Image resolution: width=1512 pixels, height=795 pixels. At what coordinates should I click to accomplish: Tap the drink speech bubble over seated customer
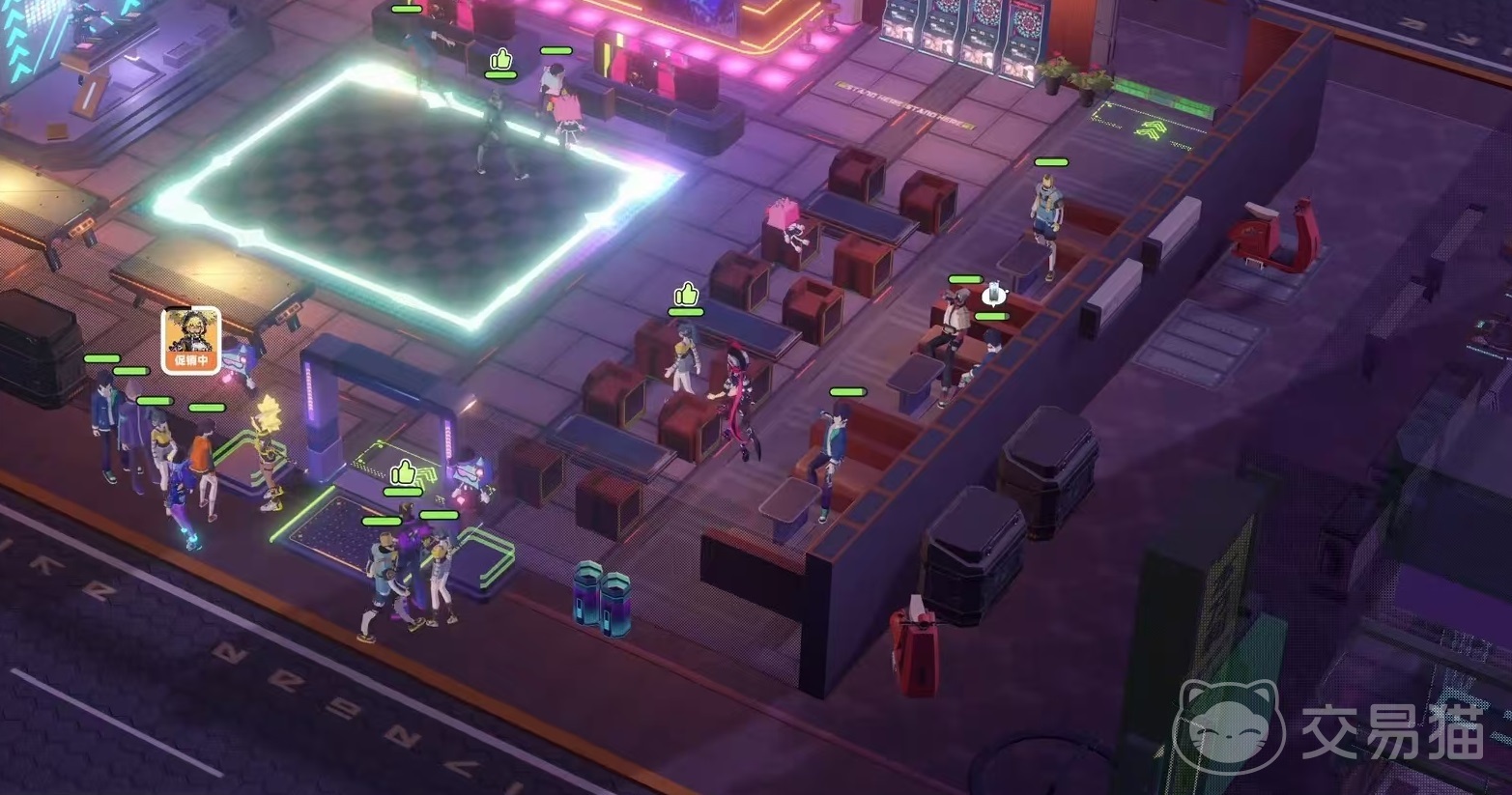tap(994, 293)
